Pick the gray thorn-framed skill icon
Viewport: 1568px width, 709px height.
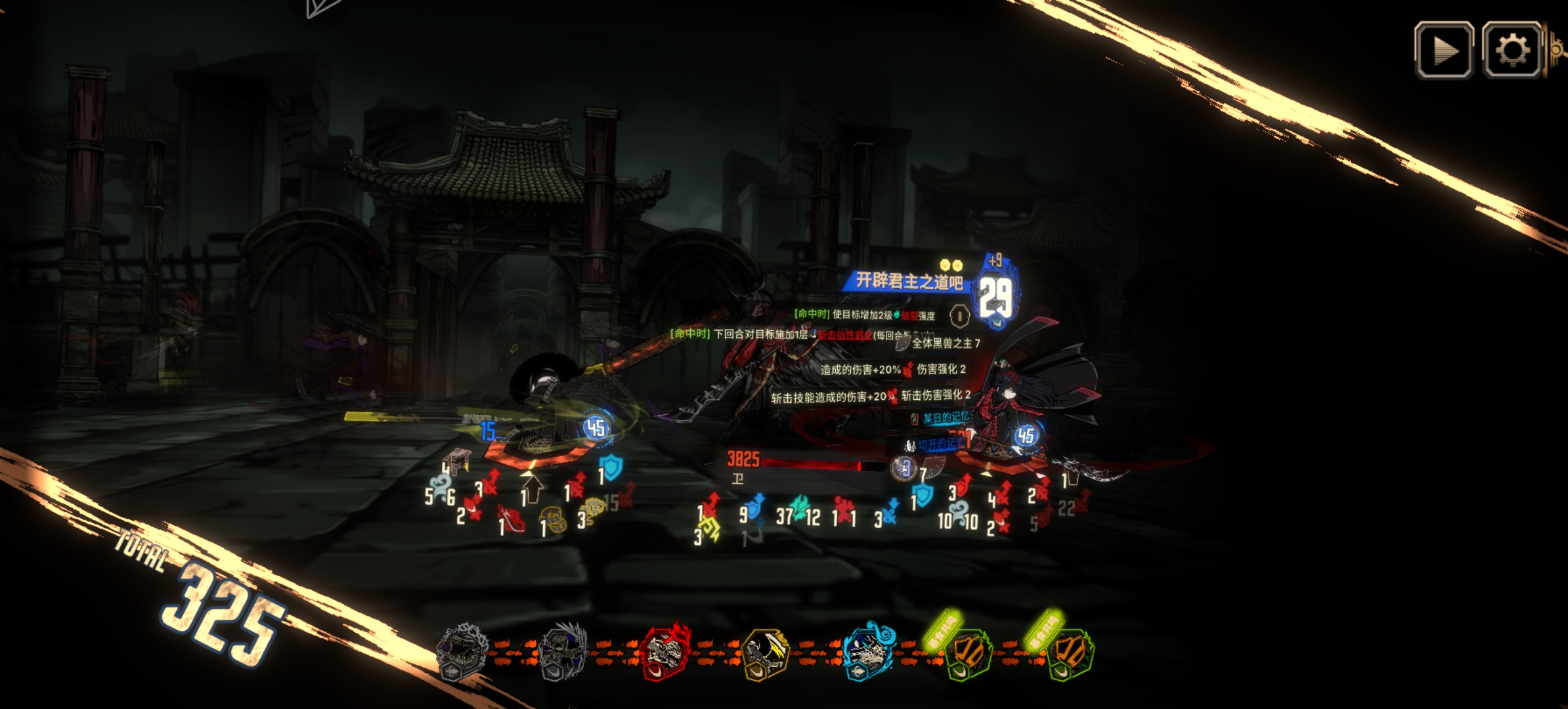[463, 652]
